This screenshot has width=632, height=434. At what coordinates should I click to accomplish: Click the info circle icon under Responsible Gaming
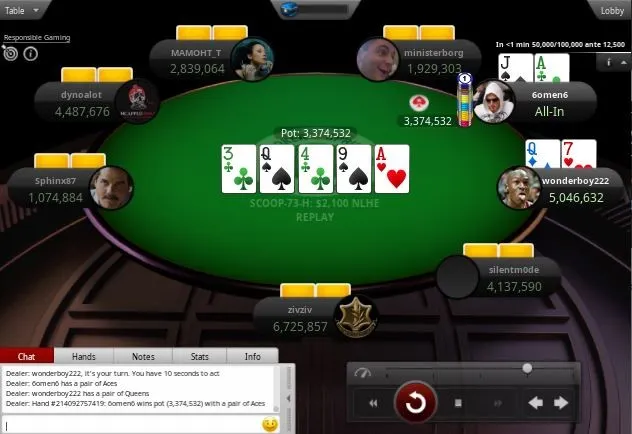tap(30, 54)
